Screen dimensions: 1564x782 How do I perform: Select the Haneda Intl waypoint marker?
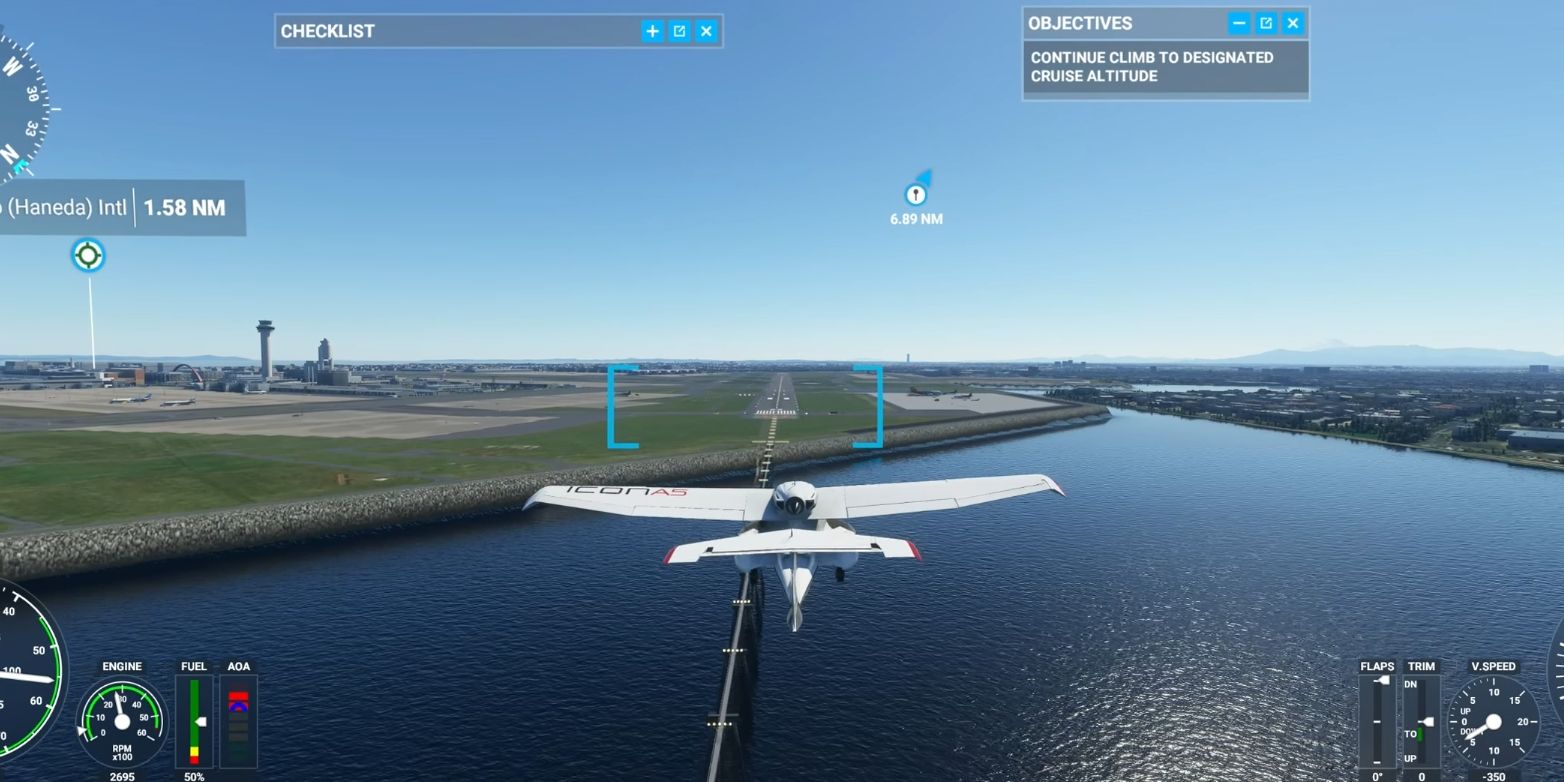(x=87, y=256)
